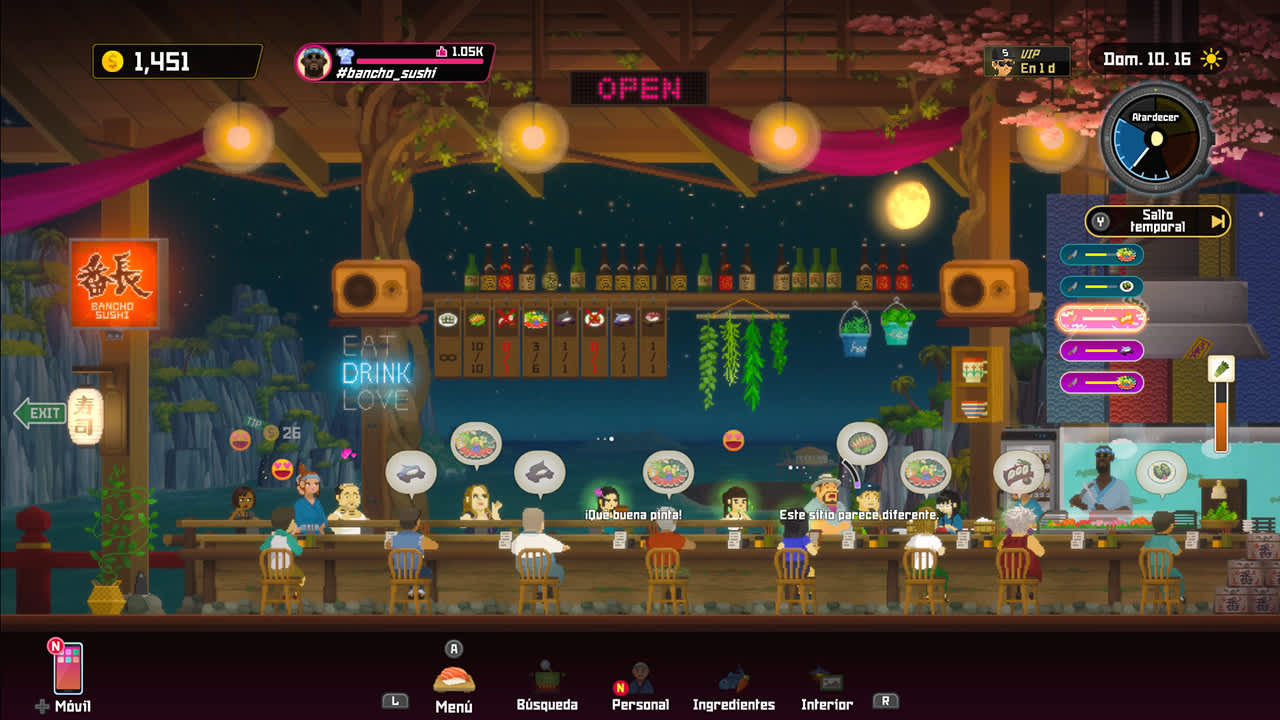Click the Atardecer time dial

pos(1155,139)
